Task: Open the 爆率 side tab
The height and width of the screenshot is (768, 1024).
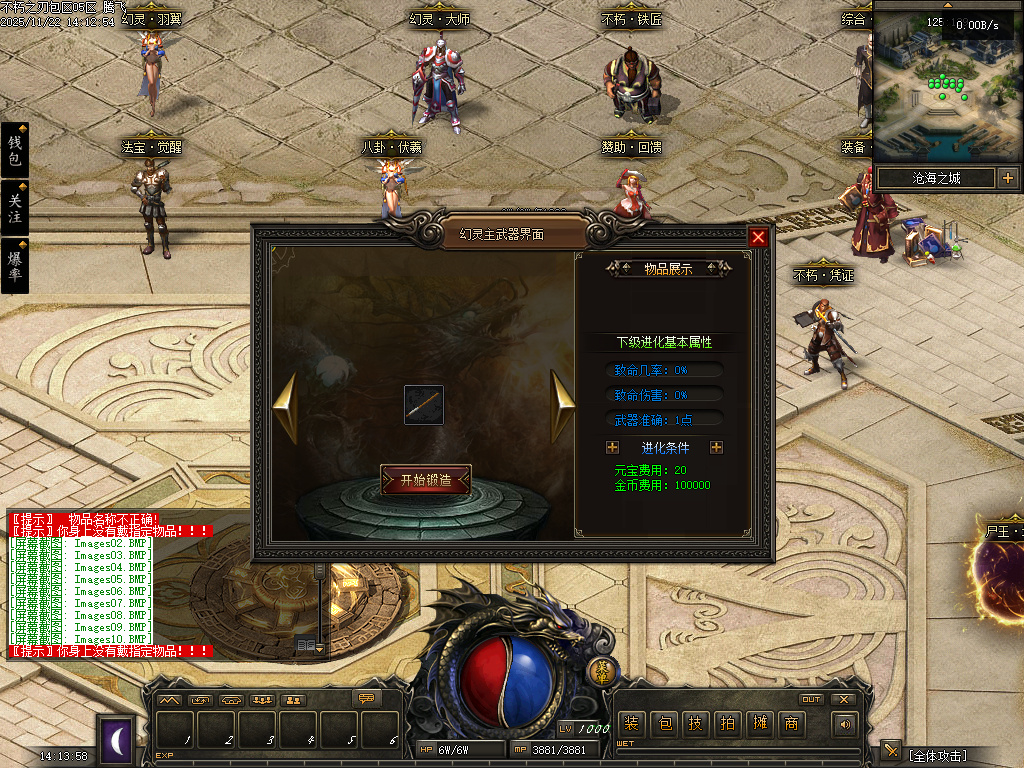Action: [14, 264]
